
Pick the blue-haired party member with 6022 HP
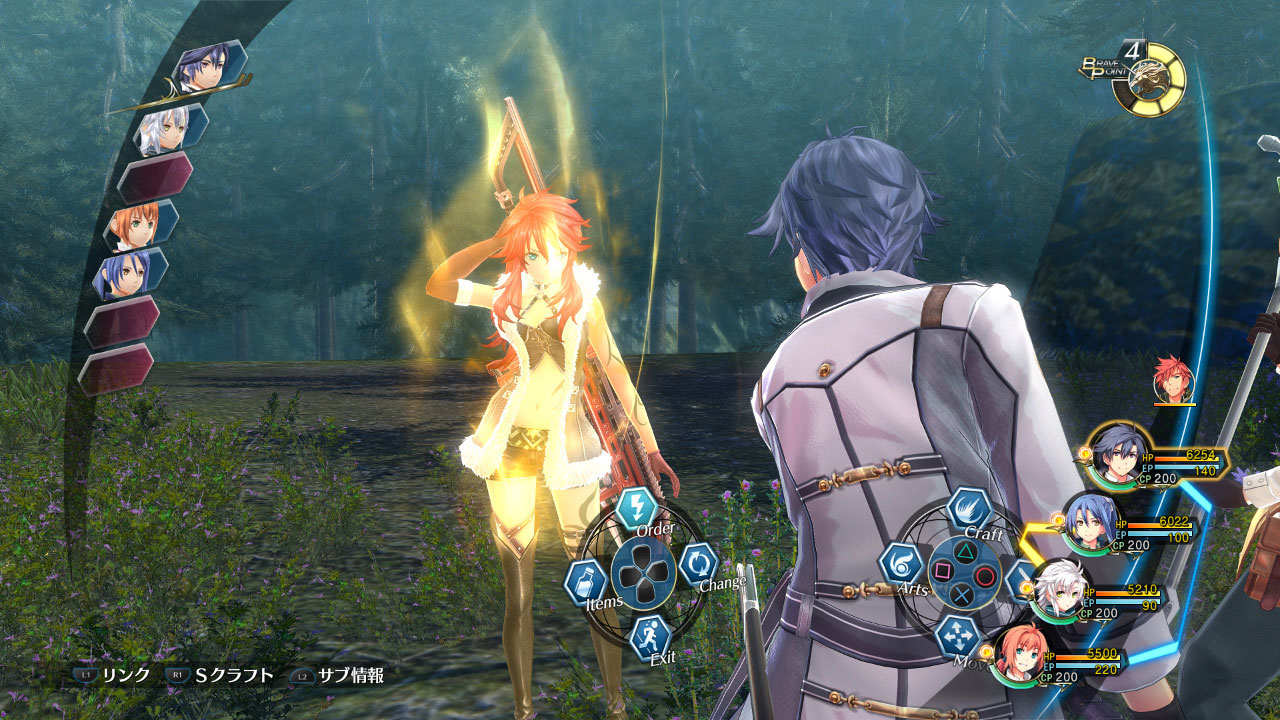pos(1088,522)
